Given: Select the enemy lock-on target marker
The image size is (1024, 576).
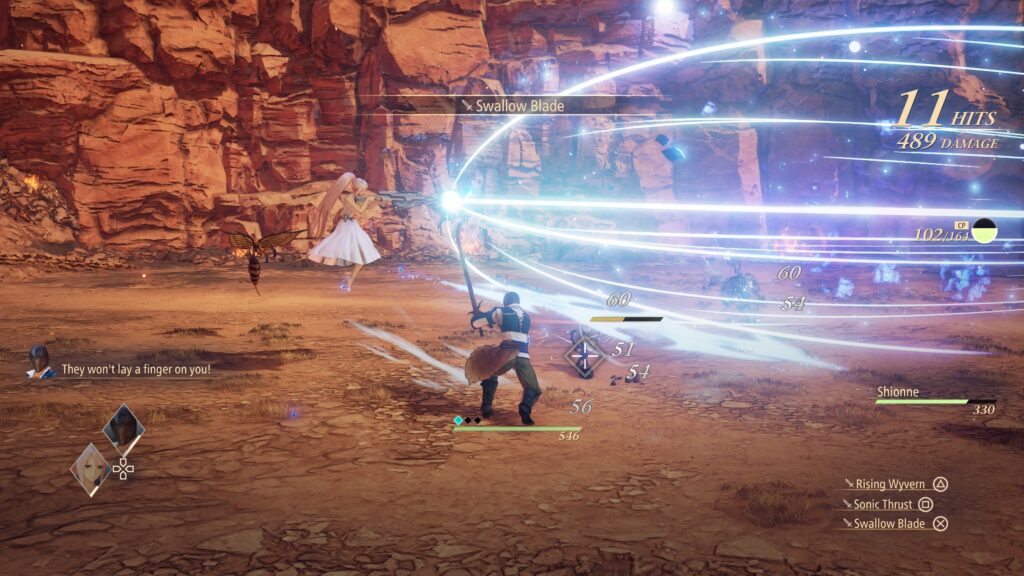Looking at the screenshot, I should click(584, 356).
